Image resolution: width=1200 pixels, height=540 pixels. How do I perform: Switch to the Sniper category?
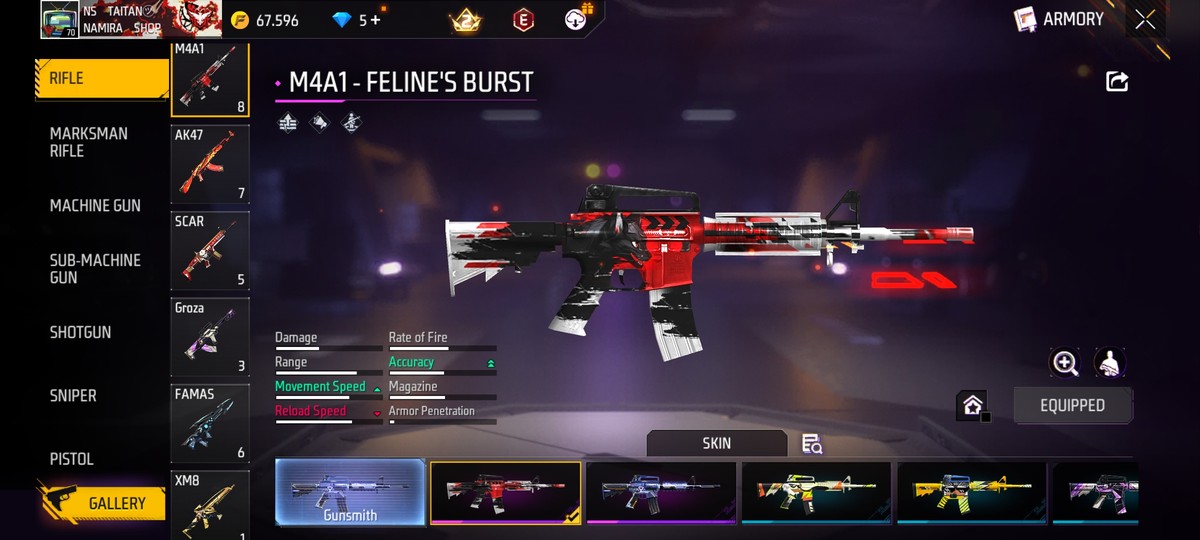point(73,396)
